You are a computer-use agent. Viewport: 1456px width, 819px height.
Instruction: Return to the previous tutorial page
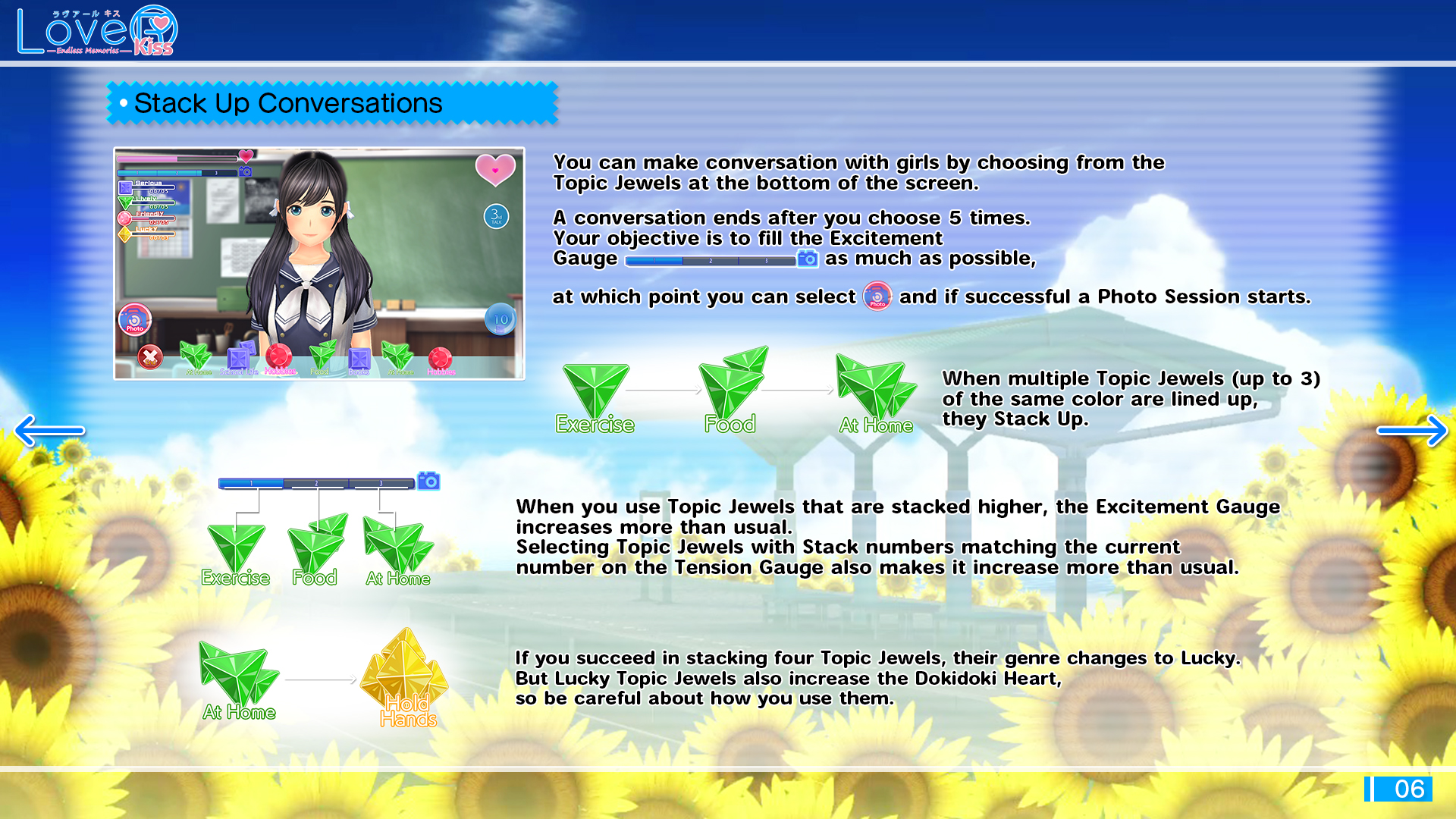click(x=50, y=431)
